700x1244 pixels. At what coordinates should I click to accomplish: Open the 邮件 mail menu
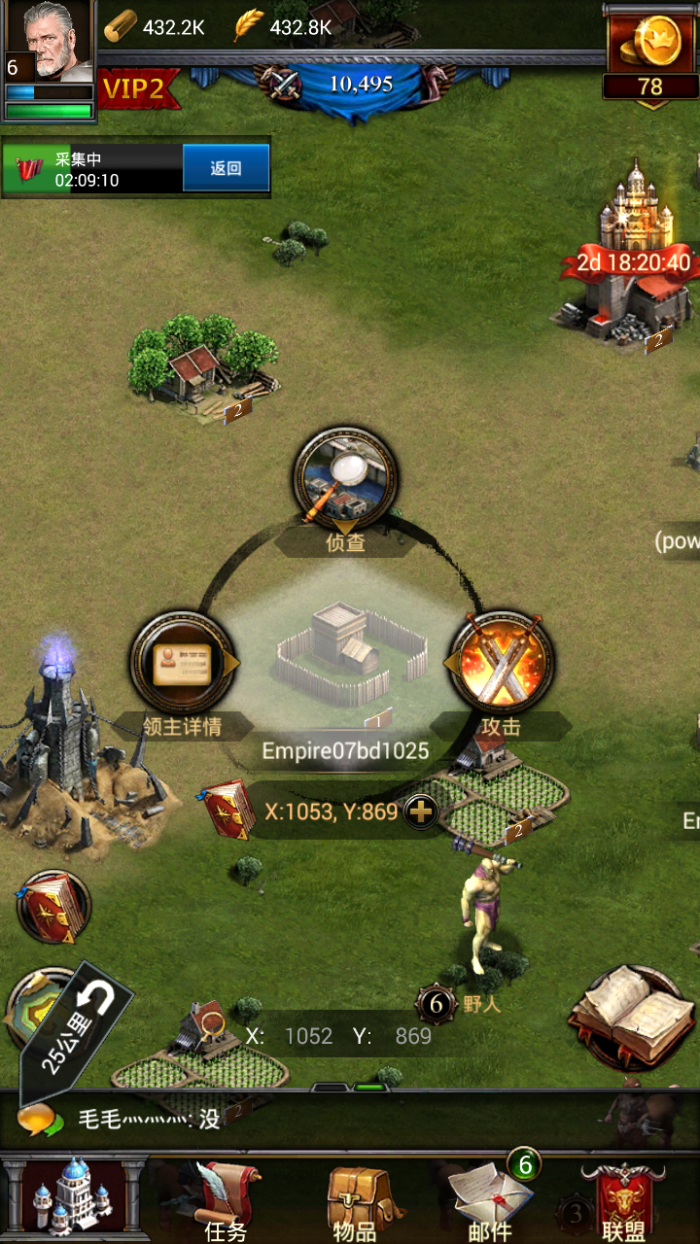[x=490, y=1198]
